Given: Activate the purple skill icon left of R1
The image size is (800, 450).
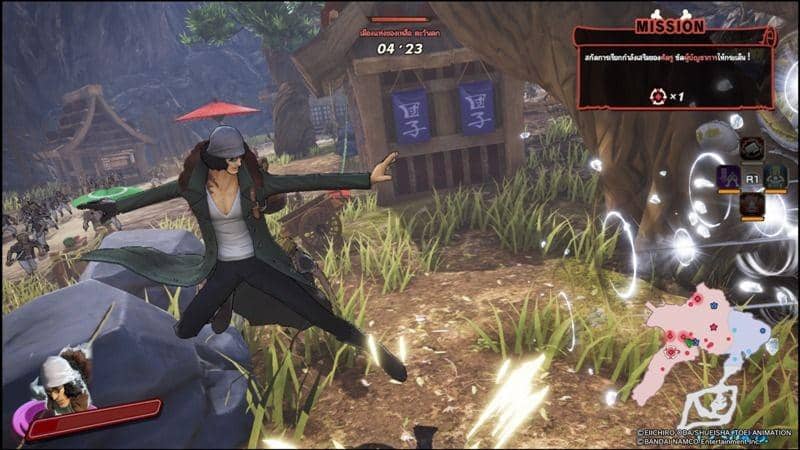Looking at the screenshot, I should click(x=728, y=177).
